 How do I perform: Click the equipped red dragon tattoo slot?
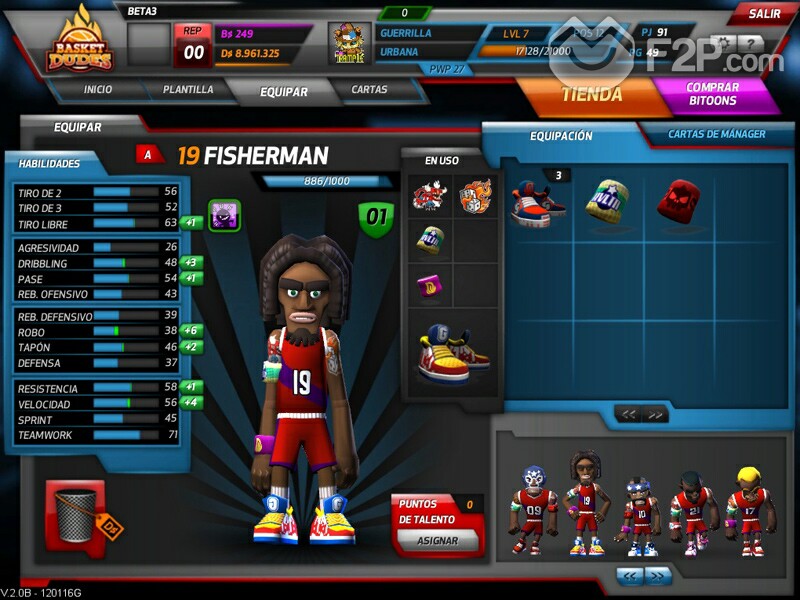pos(429,195)
